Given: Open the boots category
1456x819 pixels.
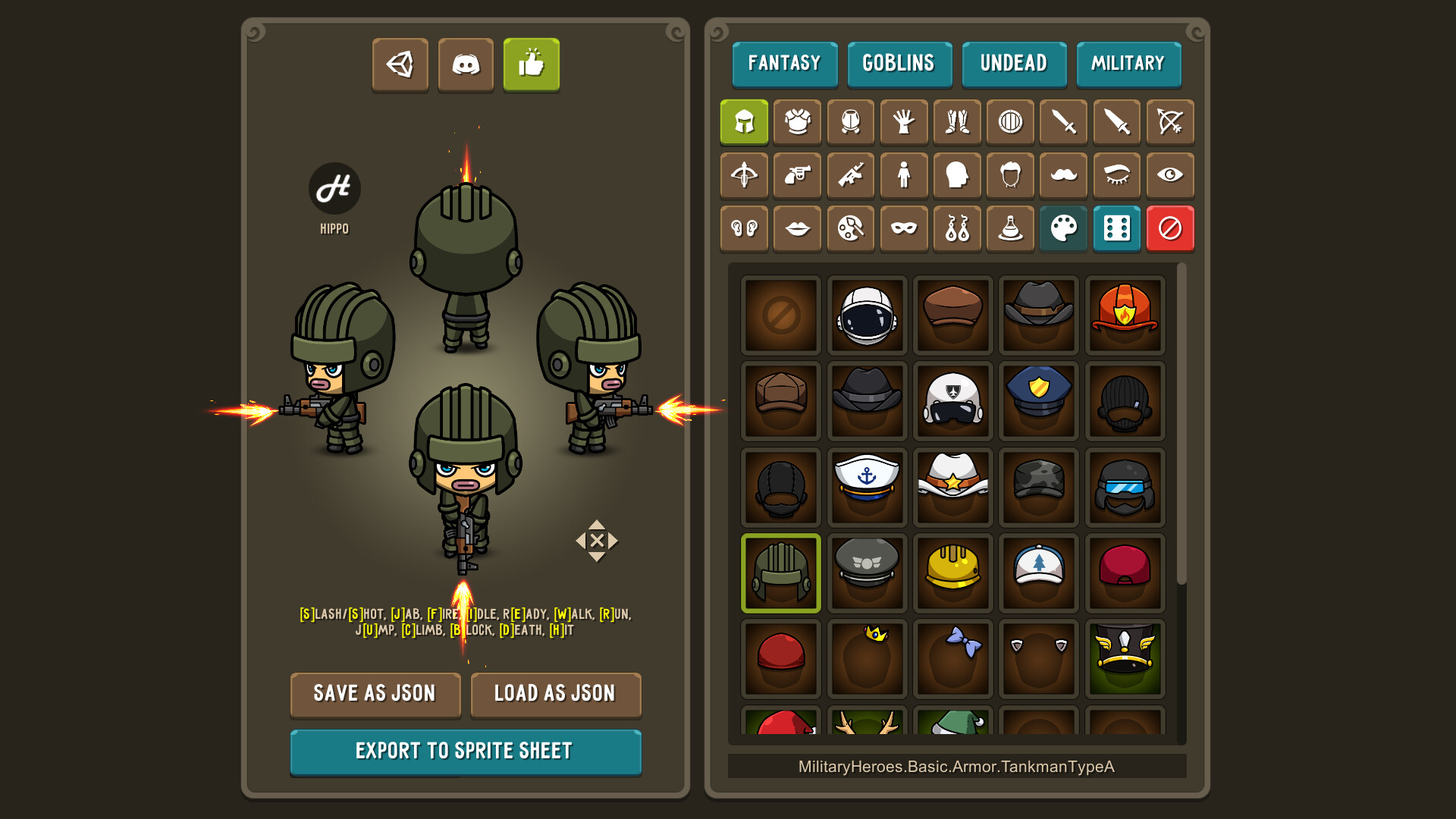Looking at the screenshot, I should click(x=956, y=122).
